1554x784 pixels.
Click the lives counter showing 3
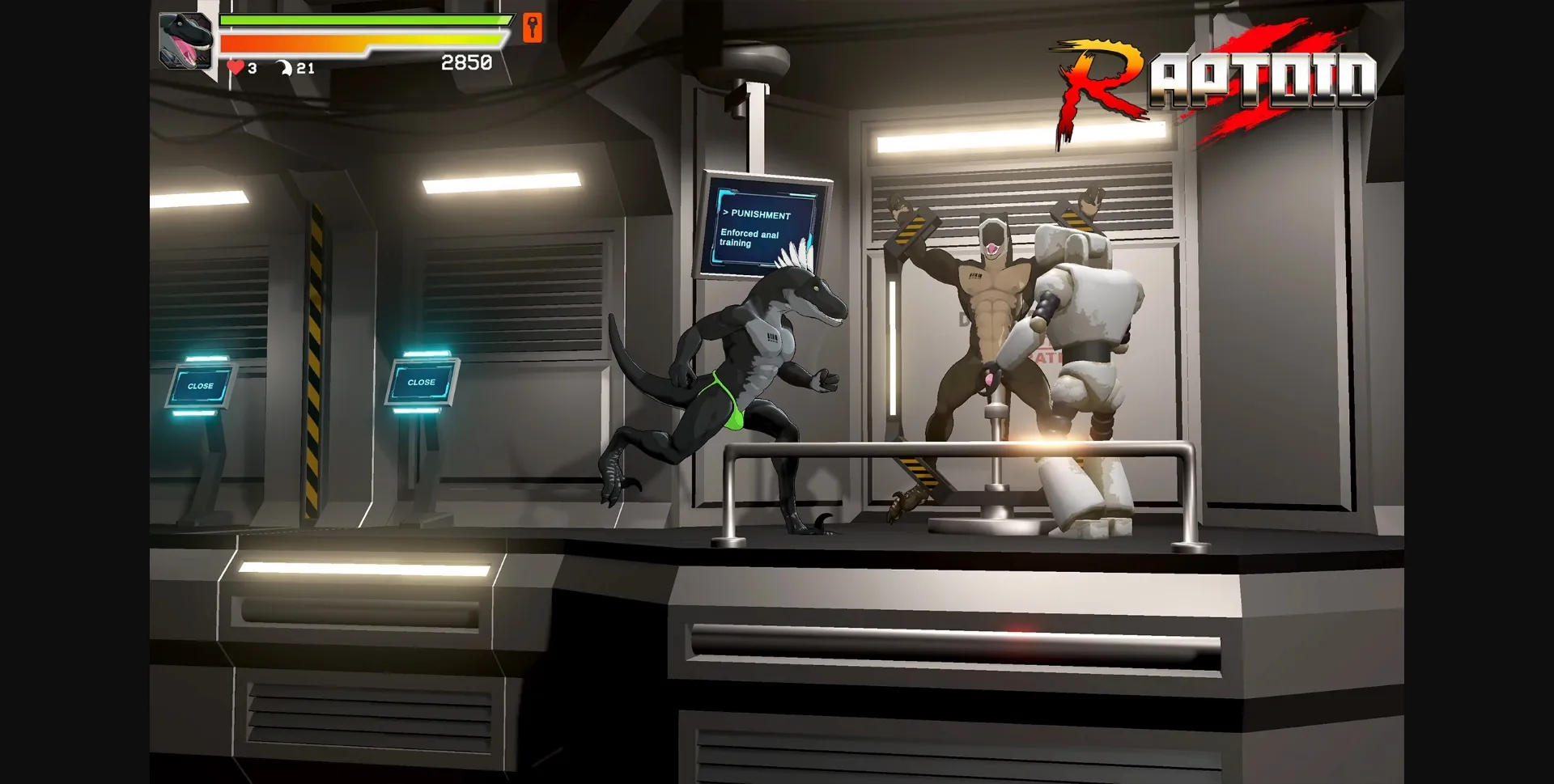[250, 69]
